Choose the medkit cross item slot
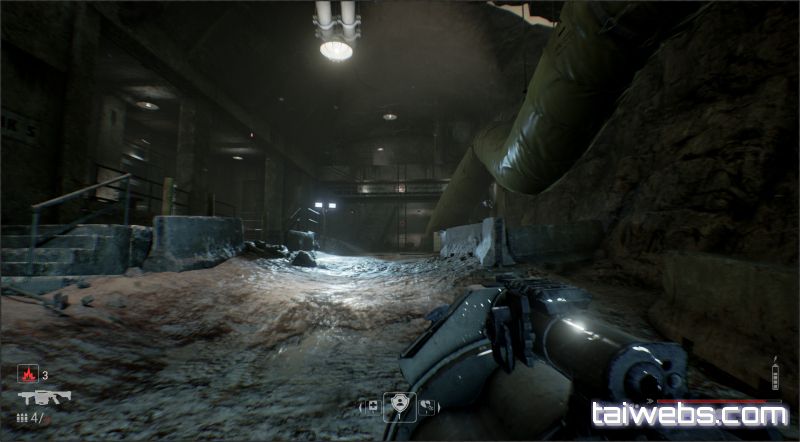 point(371,405)
